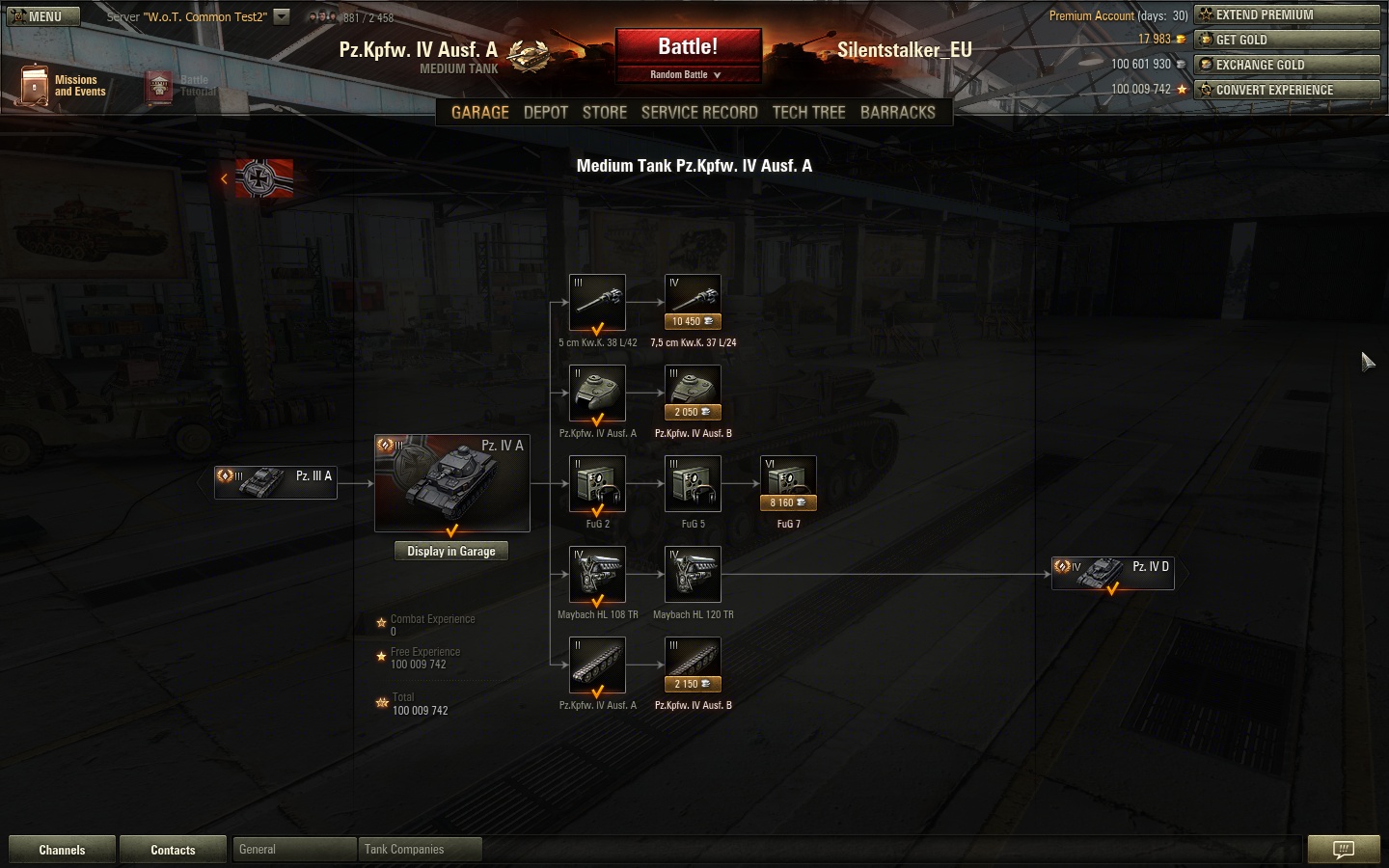Select the Pz. III A tank node
Screen dimensions: 1389x868
(276, 482)
